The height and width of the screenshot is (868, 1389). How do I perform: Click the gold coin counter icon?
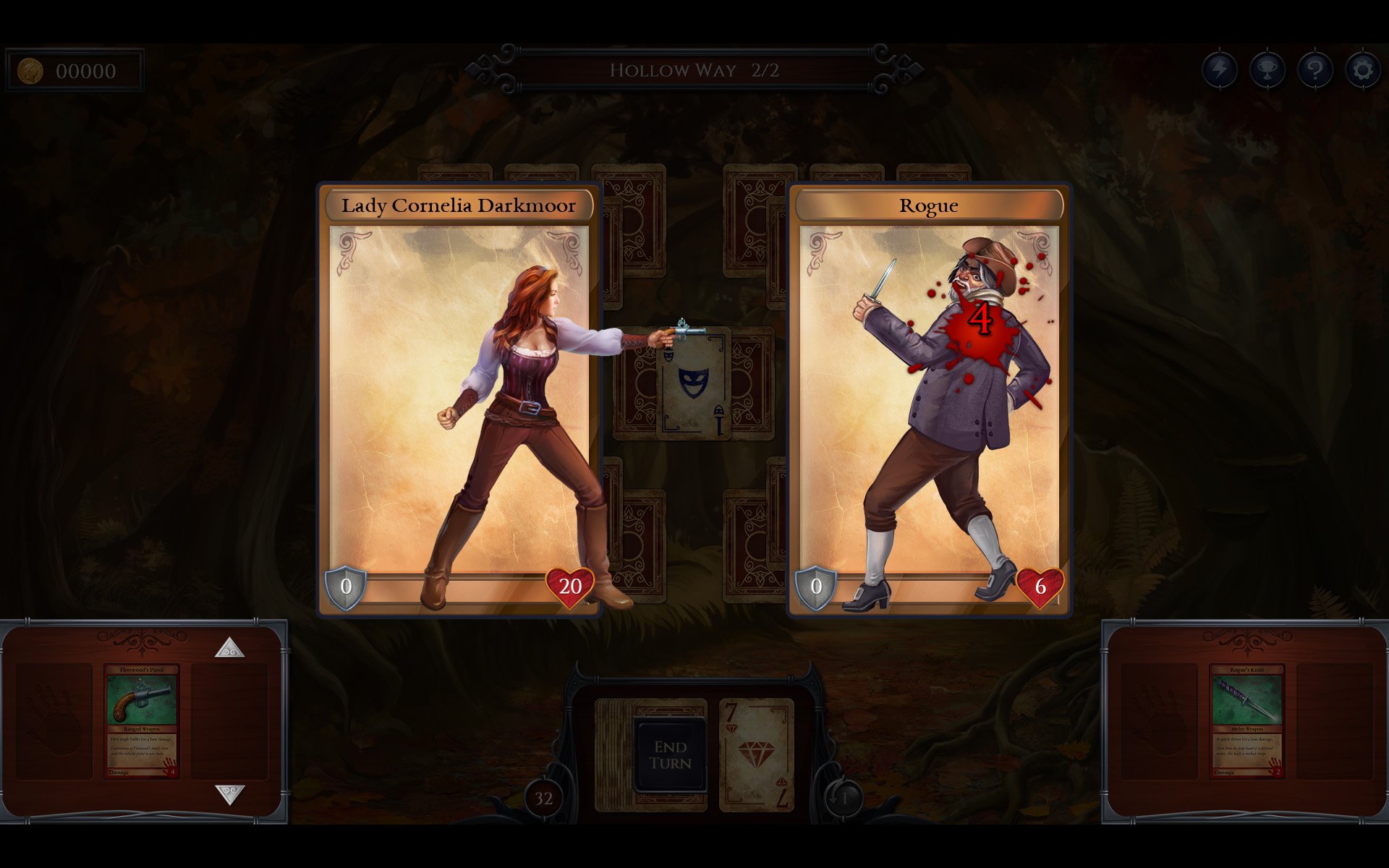point(29,69)
